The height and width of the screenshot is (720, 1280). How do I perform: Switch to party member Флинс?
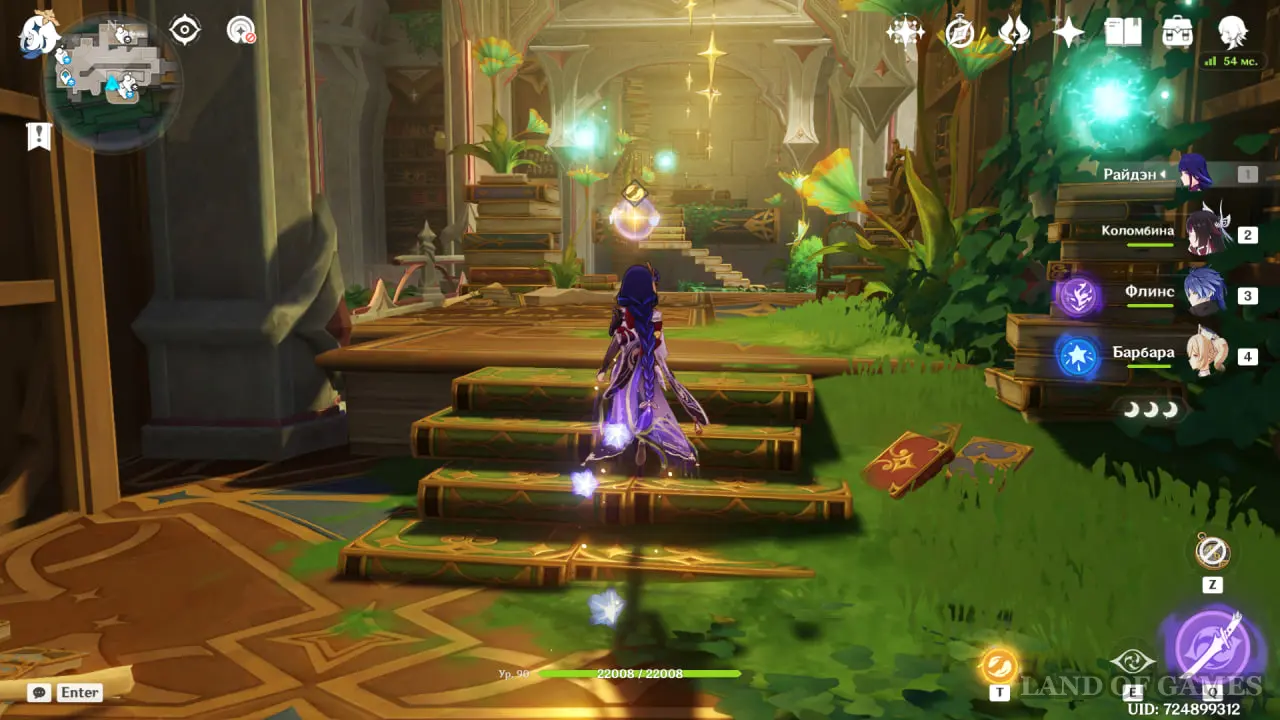coord(1204,295)
